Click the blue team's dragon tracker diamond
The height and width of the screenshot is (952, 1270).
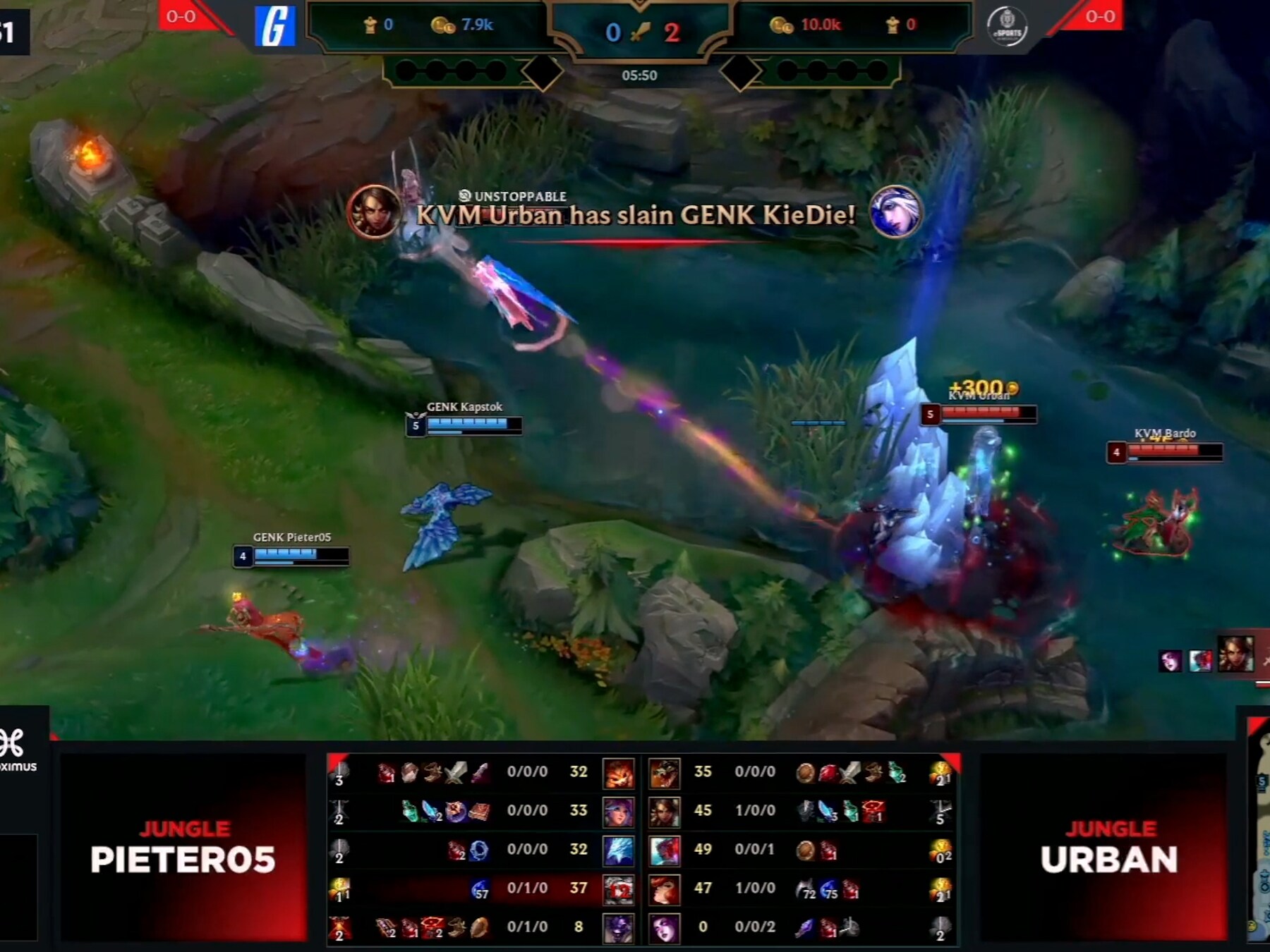541,71
